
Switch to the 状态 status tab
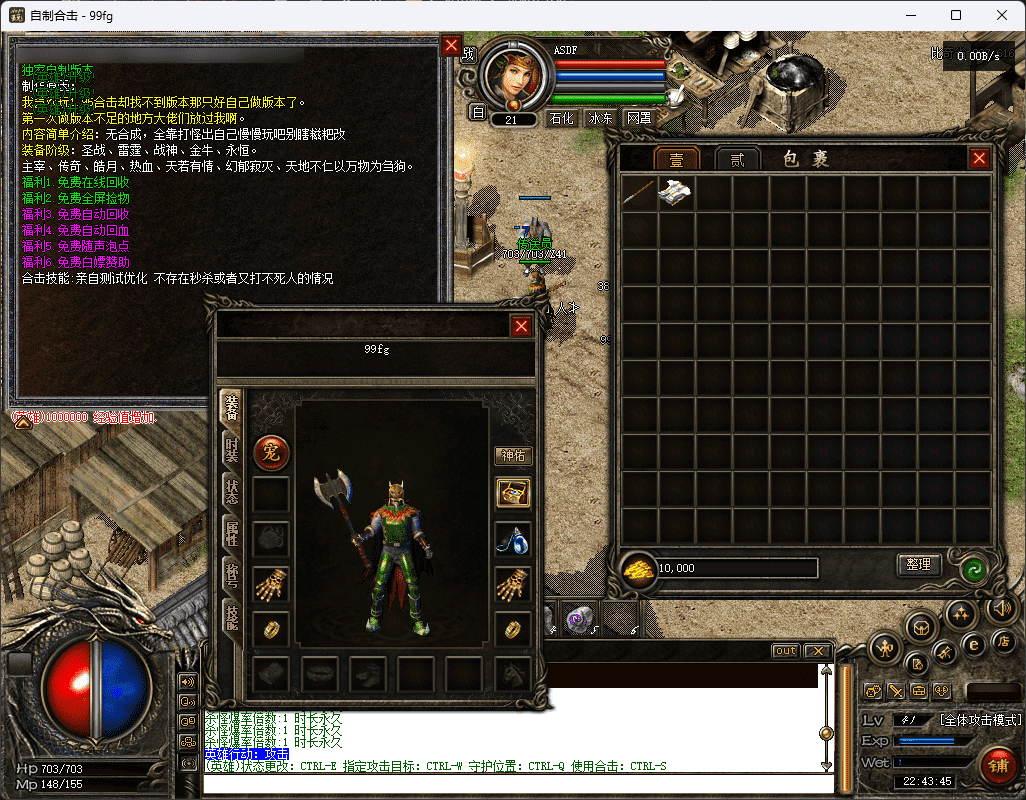pyautogui.click(x=231, y=492)
